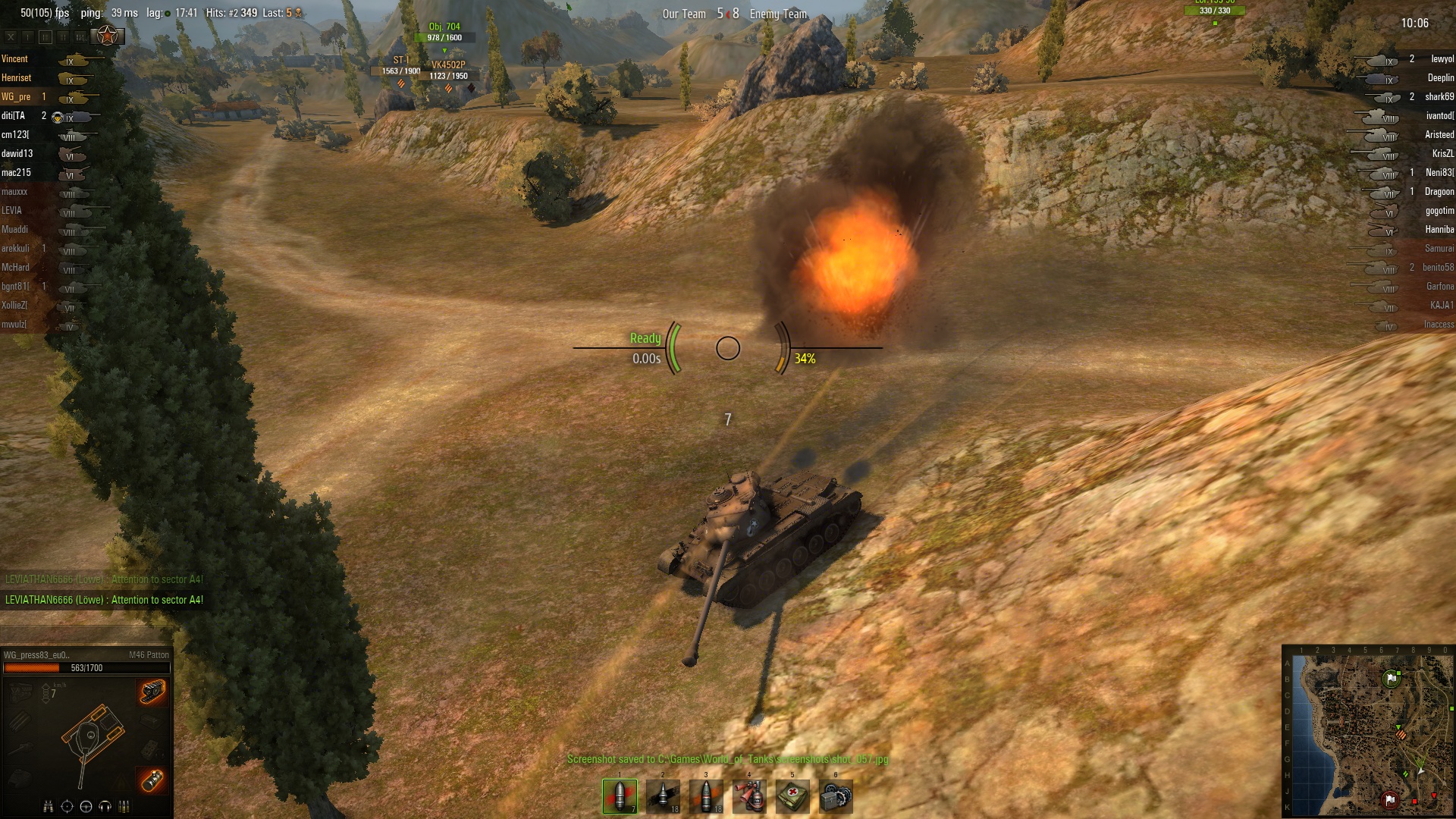Switch the player list to widest view
This screenshot has width=1456, height=819.
click(x=80, y=36)
